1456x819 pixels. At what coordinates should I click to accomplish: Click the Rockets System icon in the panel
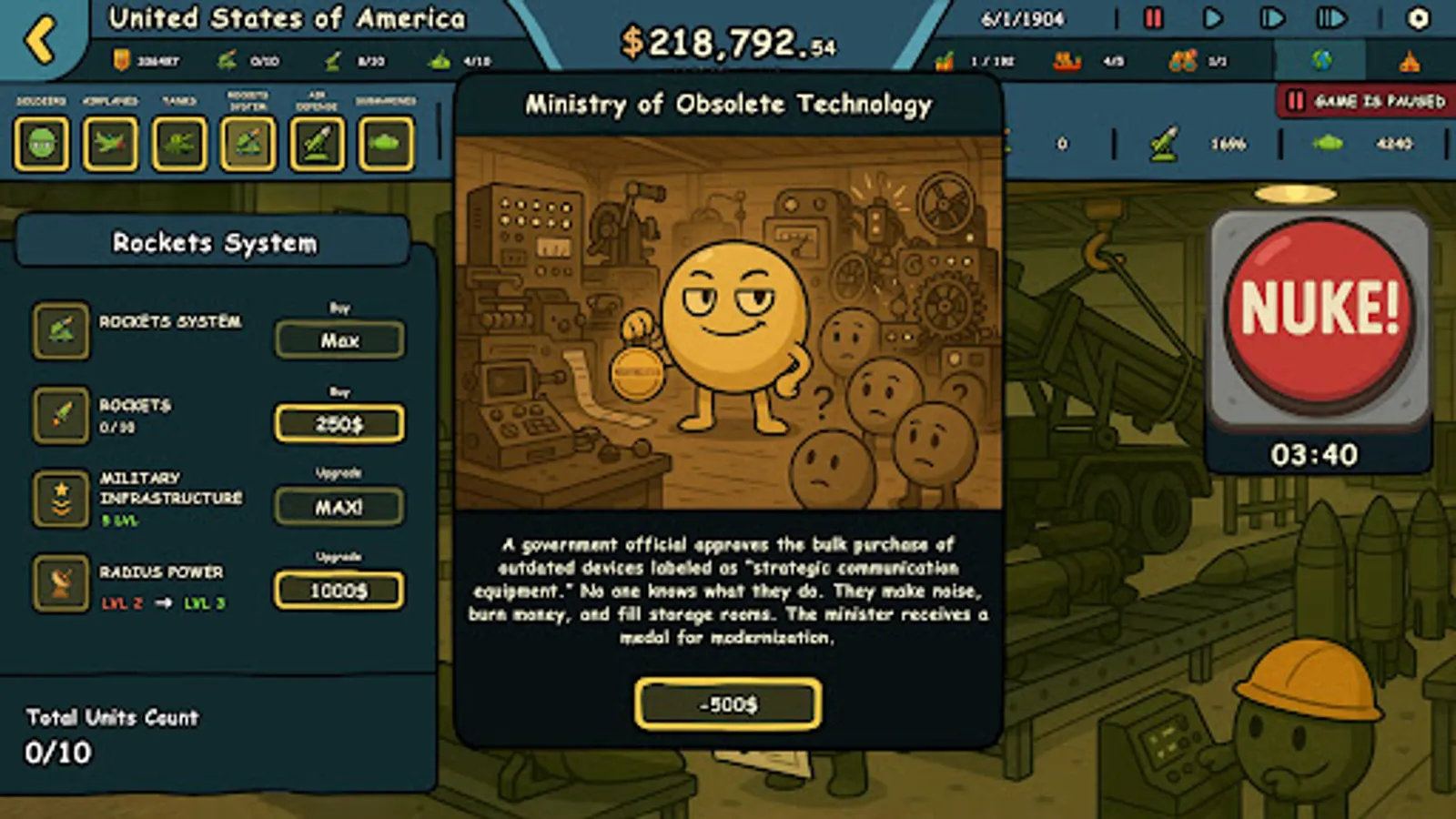point(61,330)
